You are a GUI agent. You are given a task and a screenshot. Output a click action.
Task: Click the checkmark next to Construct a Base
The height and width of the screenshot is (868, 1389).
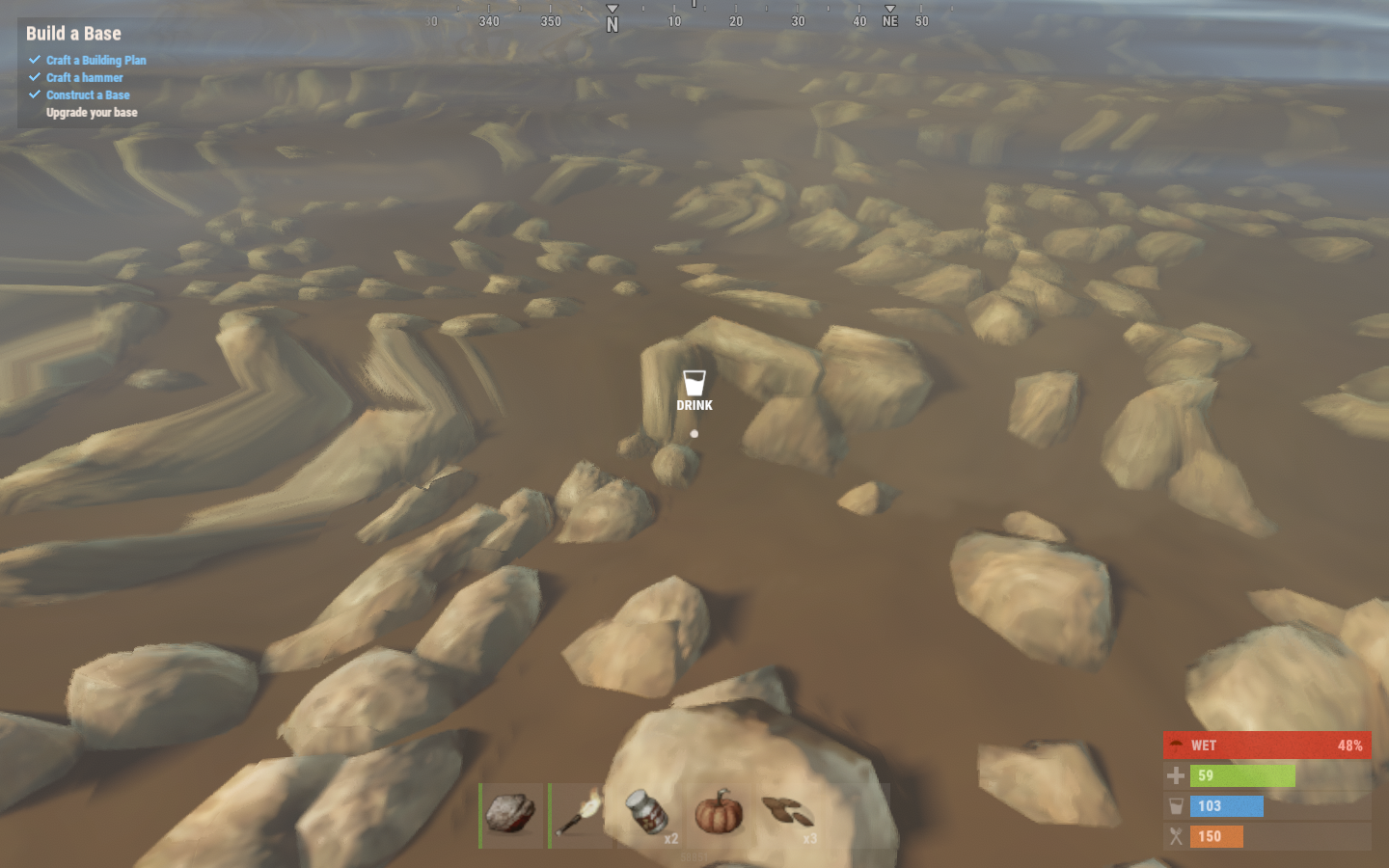pyautogui.click(x=34, y=95)
